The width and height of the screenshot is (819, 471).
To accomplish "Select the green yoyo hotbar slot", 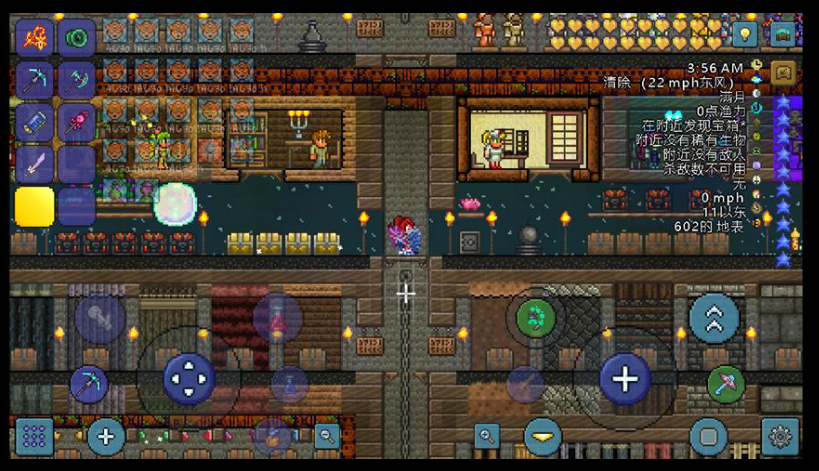I will [x=76, y=39].
